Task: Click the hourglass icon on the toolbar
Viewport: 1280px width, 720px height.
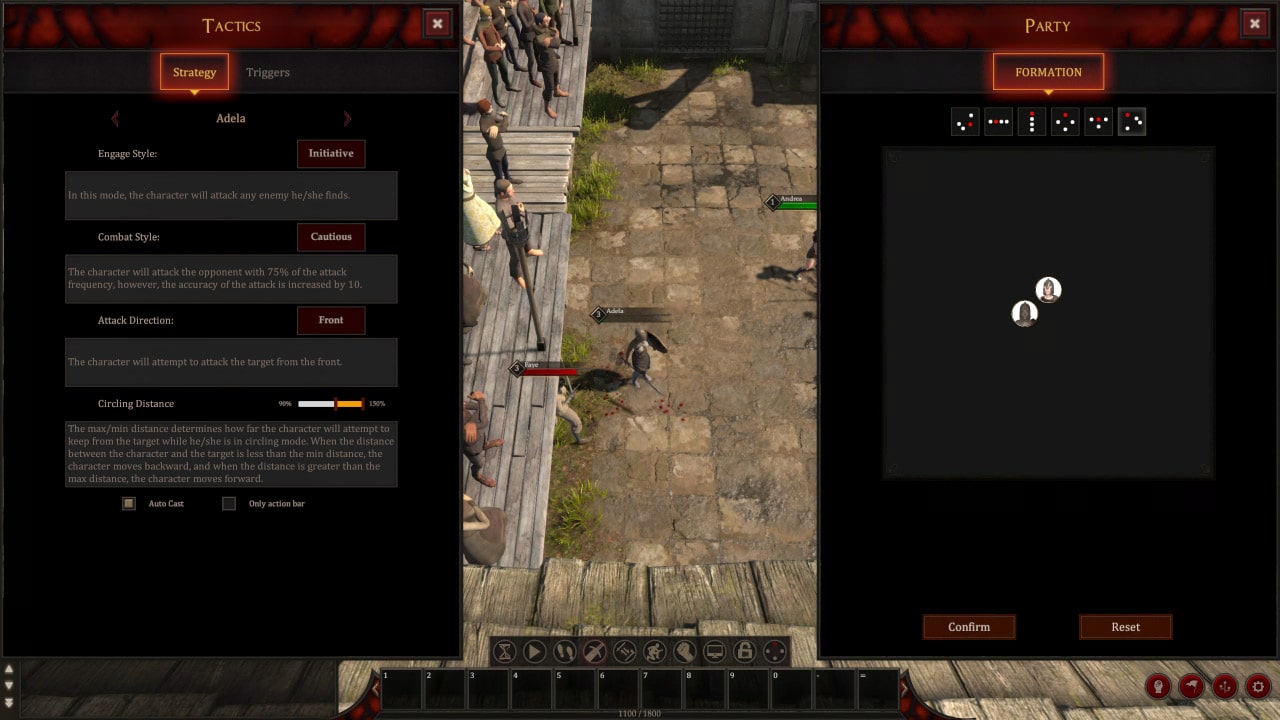Action: tap(505, 652)
